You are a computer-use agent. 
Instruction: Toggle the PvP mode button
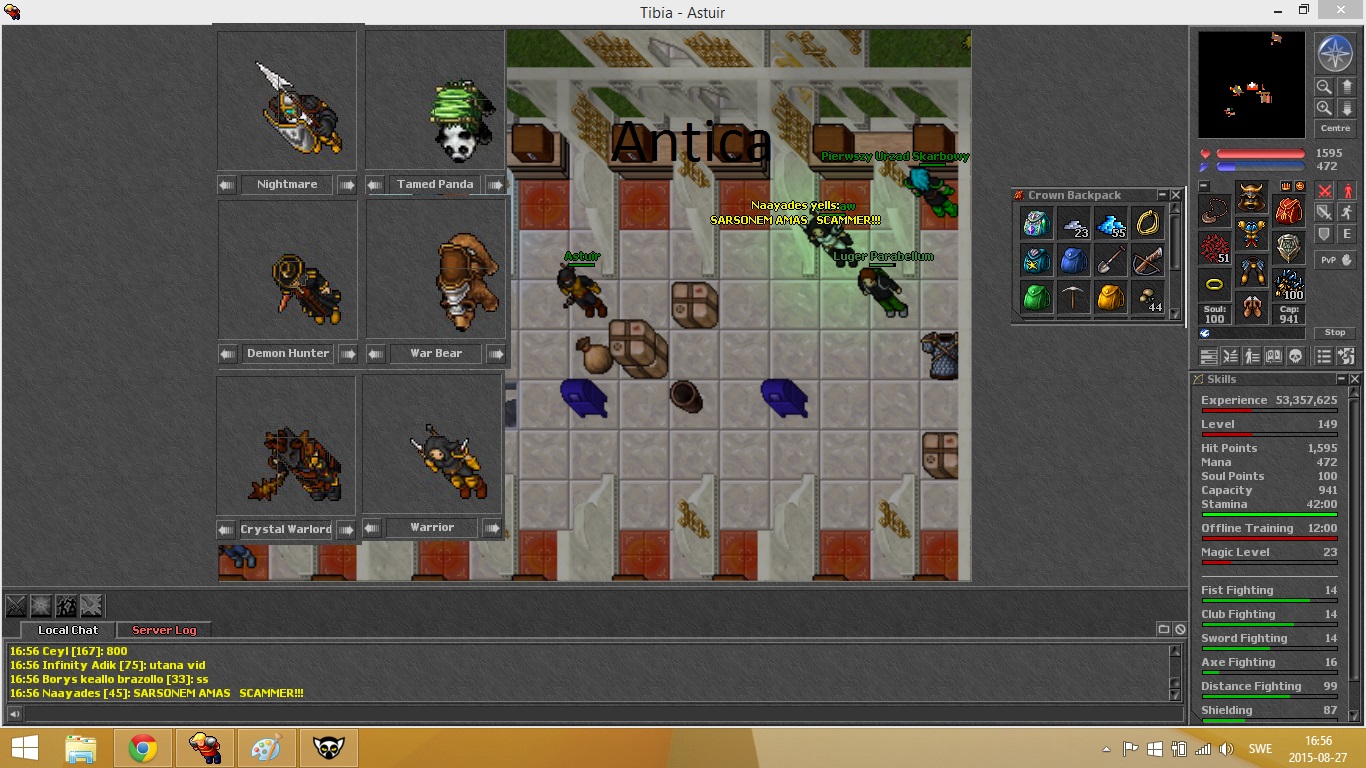pos(1335,259)
